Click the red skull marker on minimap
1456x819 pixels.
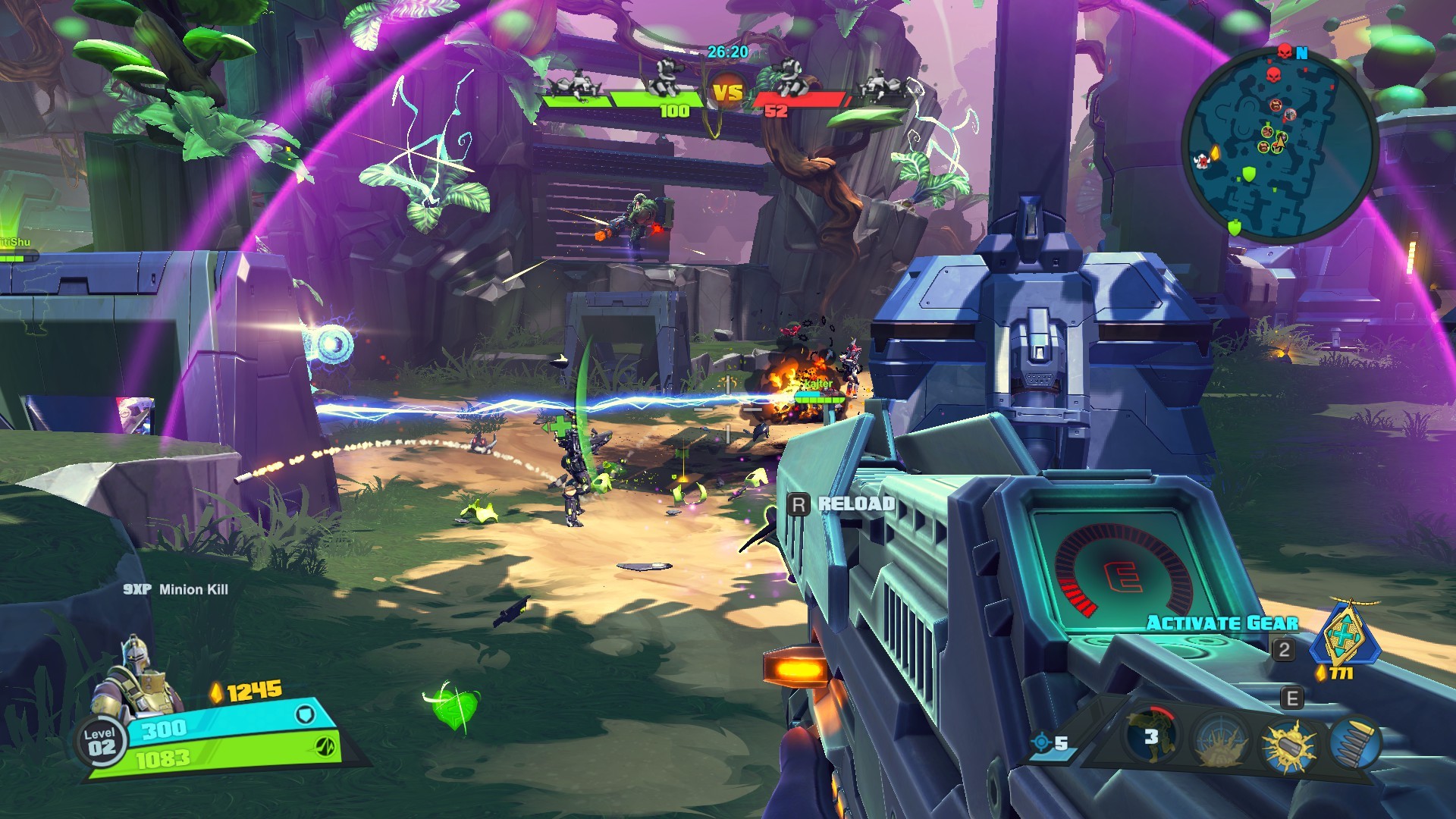[1274, 76]
